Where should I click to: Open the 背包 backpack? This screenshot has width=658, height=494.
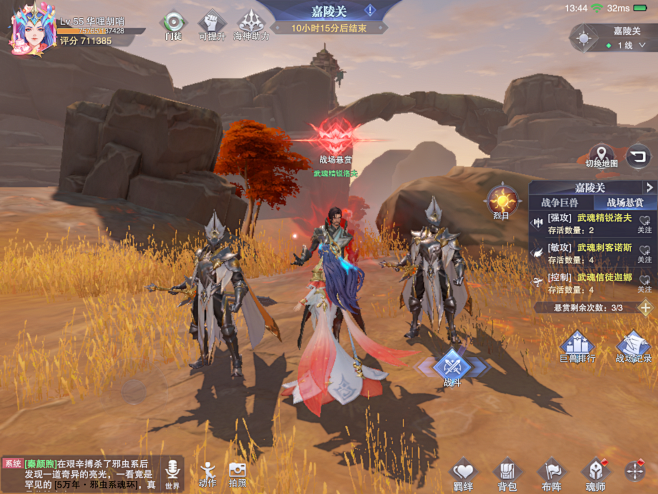pyautogui.click(x=507, y=473)
